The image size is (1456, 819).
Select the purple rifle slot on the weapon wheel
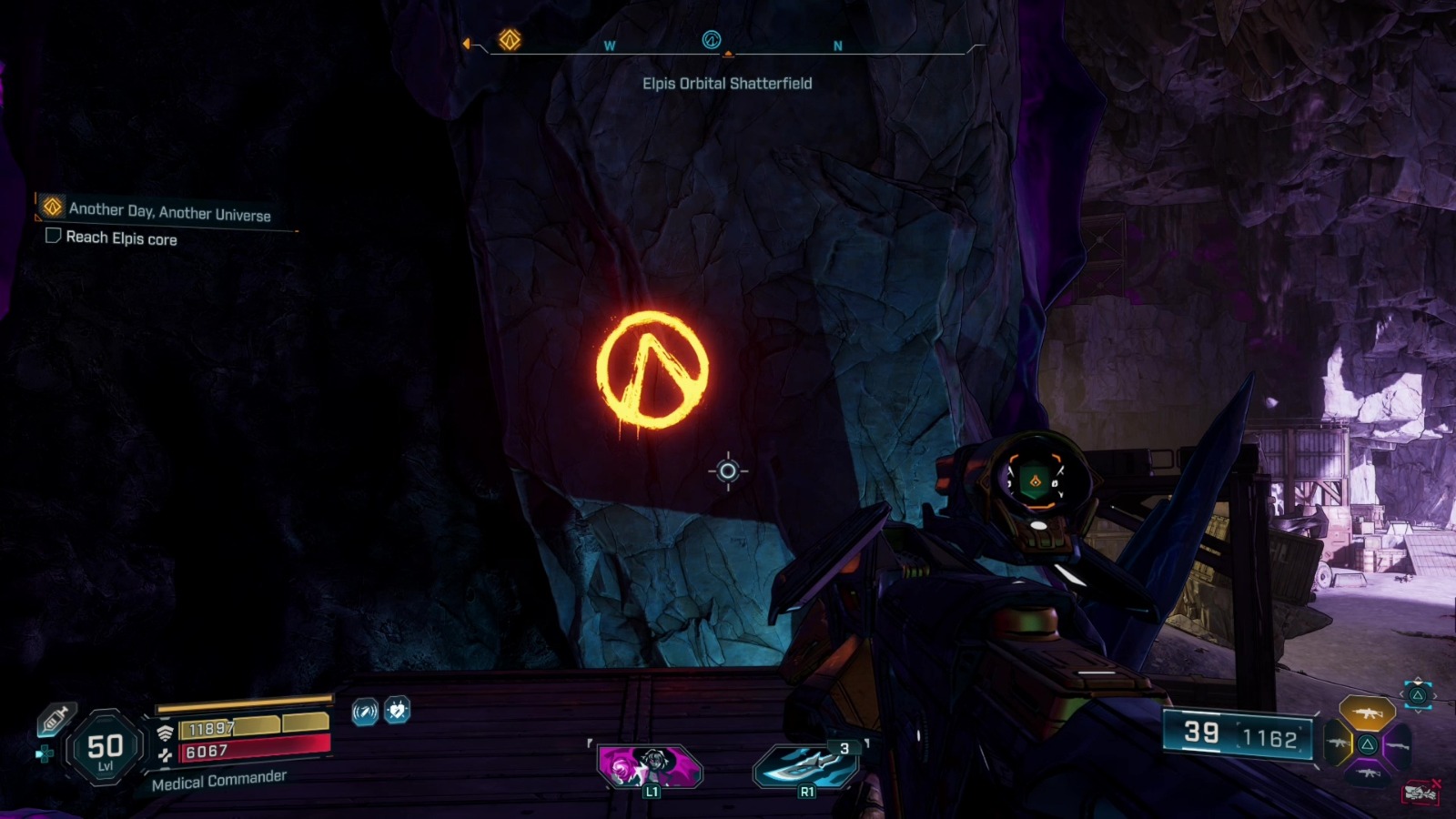1398,745
